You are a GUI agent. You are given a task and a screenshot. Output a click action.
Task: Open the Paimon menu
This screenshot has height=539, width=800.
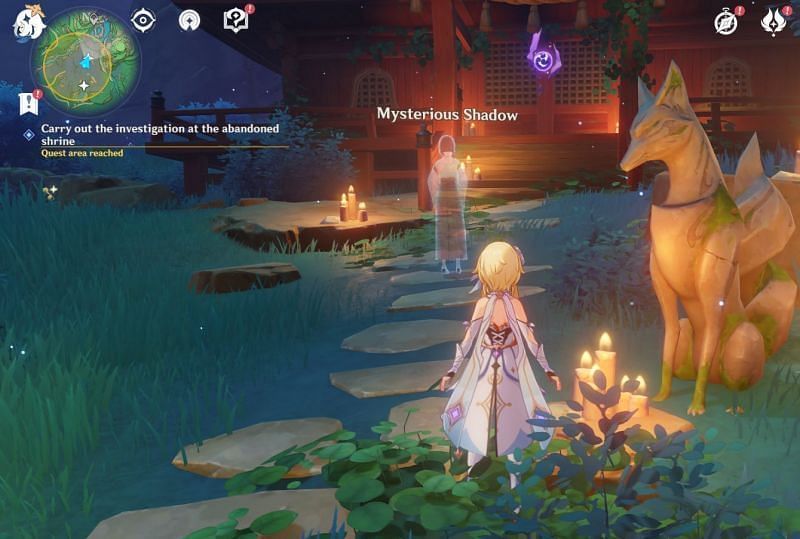[28, 22]
